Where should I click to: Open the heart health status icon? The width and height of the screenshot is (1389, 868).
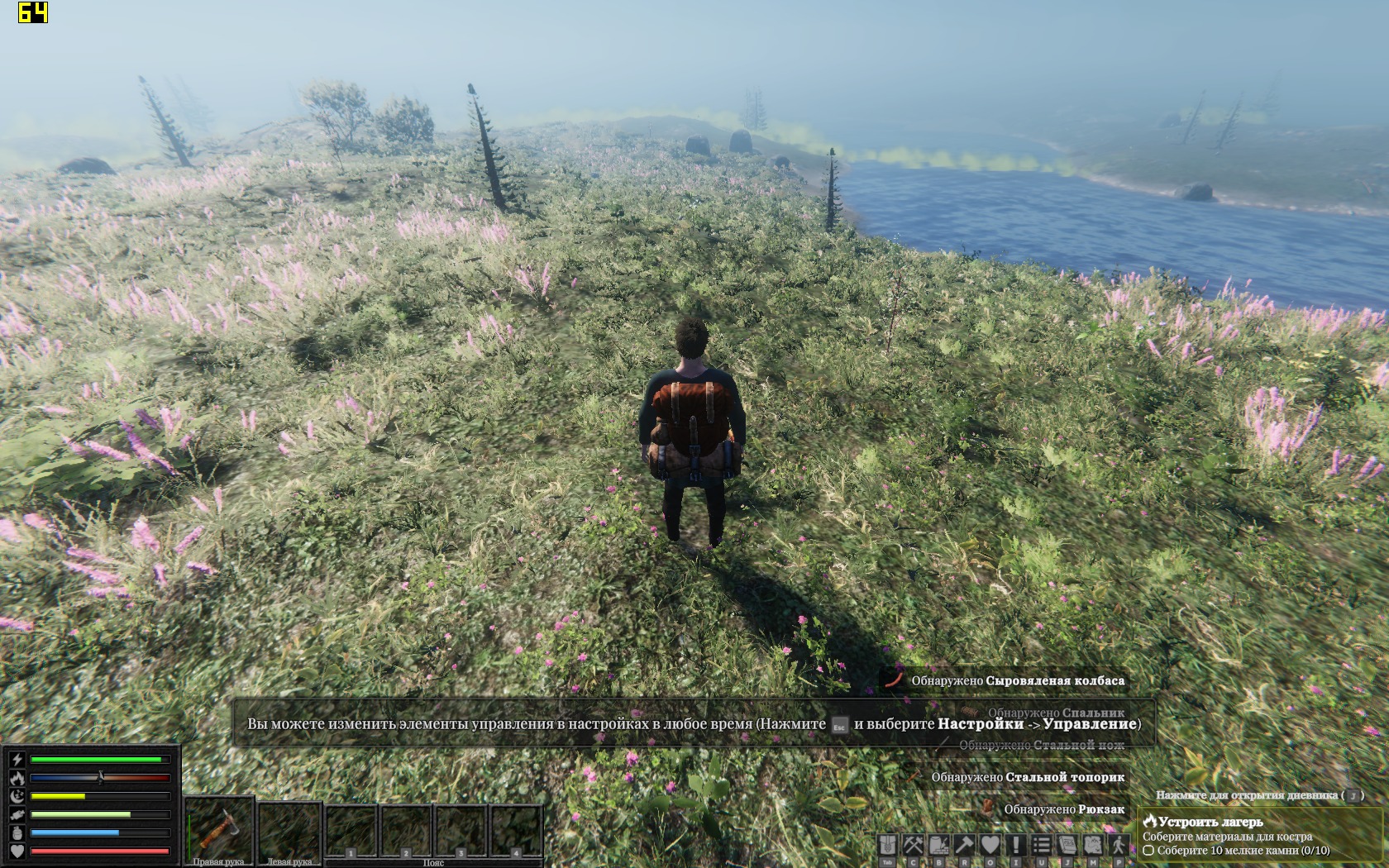tap(990, 845)
